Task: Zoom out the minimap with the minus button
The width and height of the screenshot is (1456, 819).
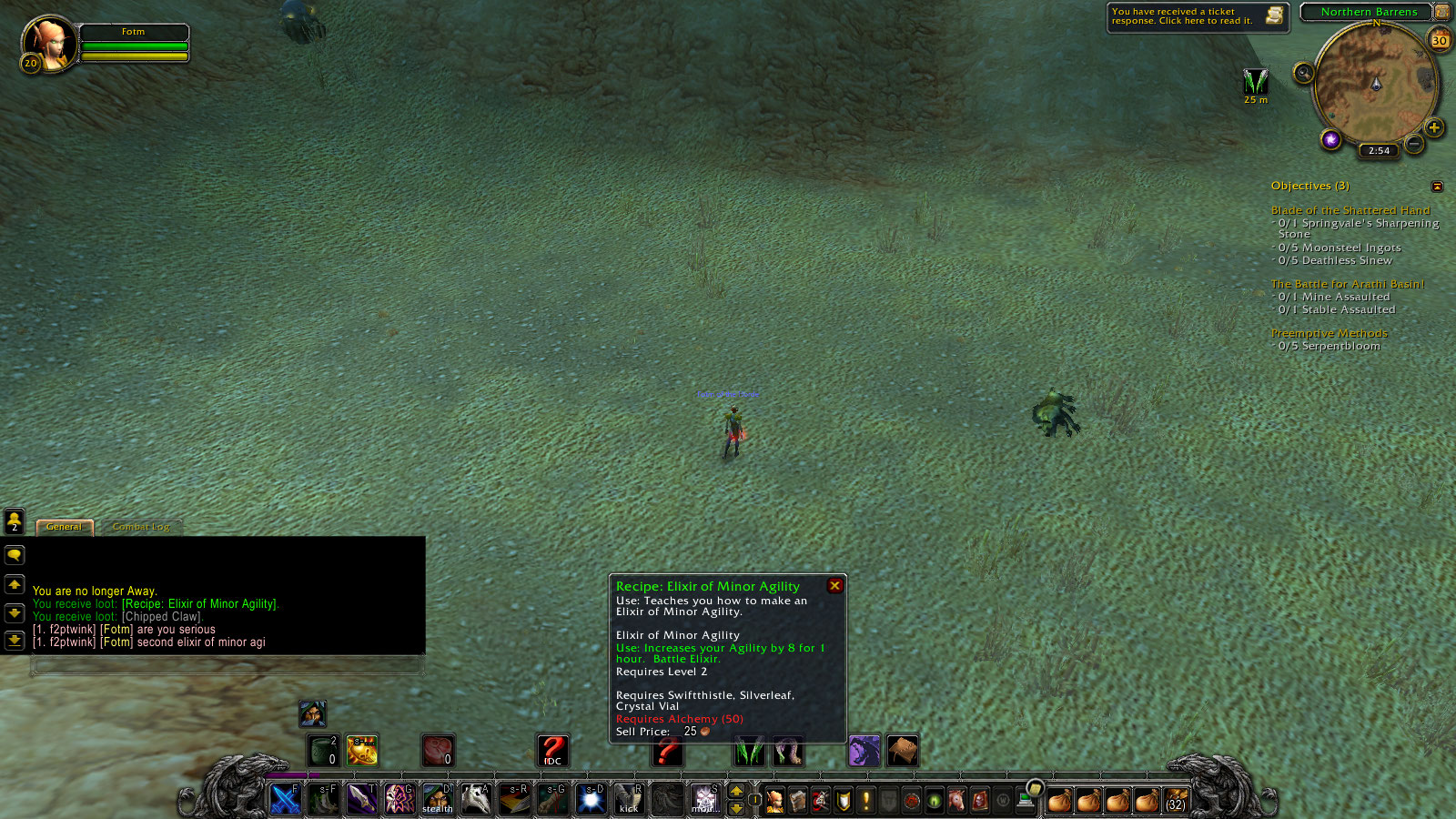Action: coord(1414,144)
